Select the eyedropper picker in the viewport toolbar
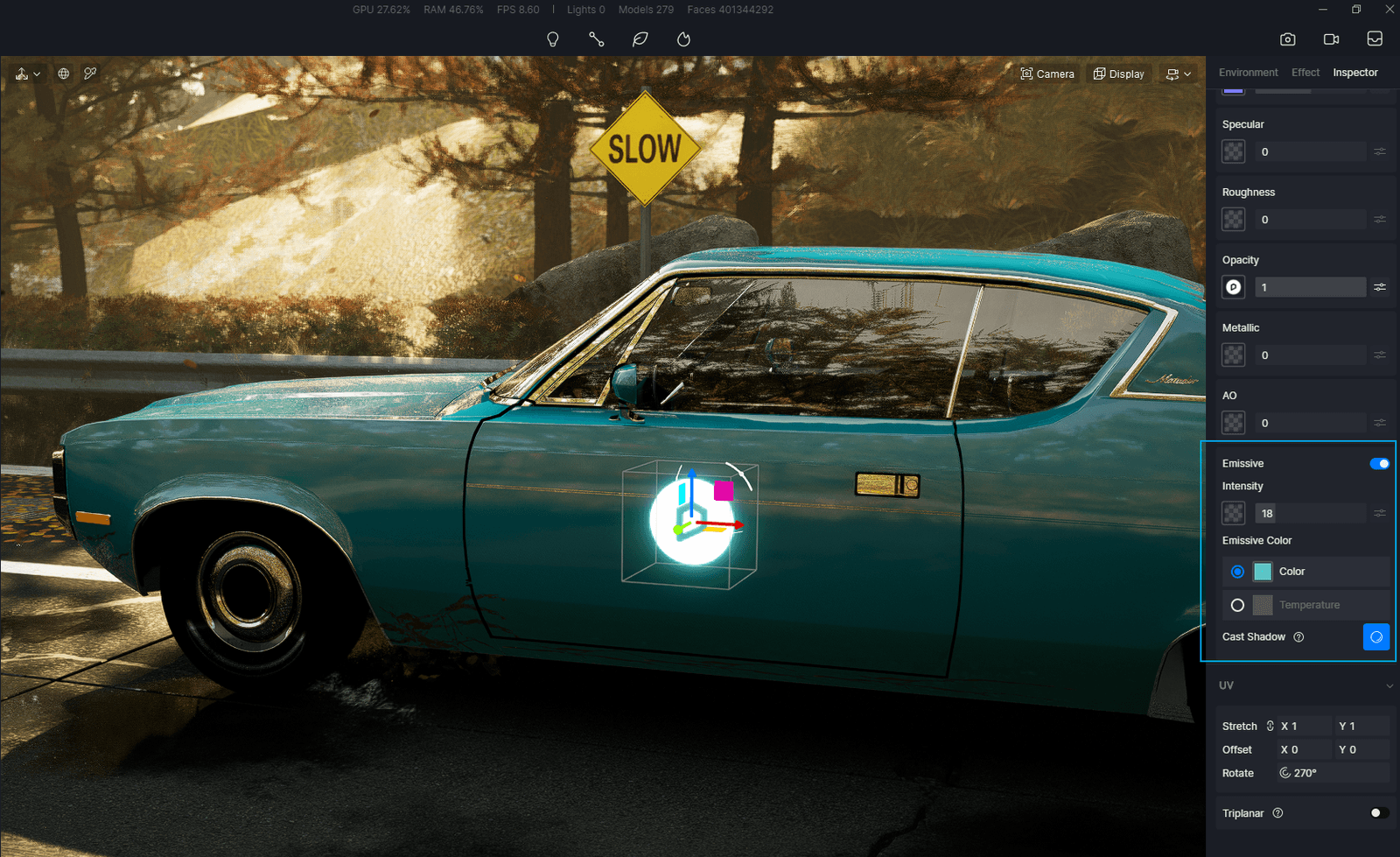Viewport: 1400px width, 857px height. click(x=90, y=74)
